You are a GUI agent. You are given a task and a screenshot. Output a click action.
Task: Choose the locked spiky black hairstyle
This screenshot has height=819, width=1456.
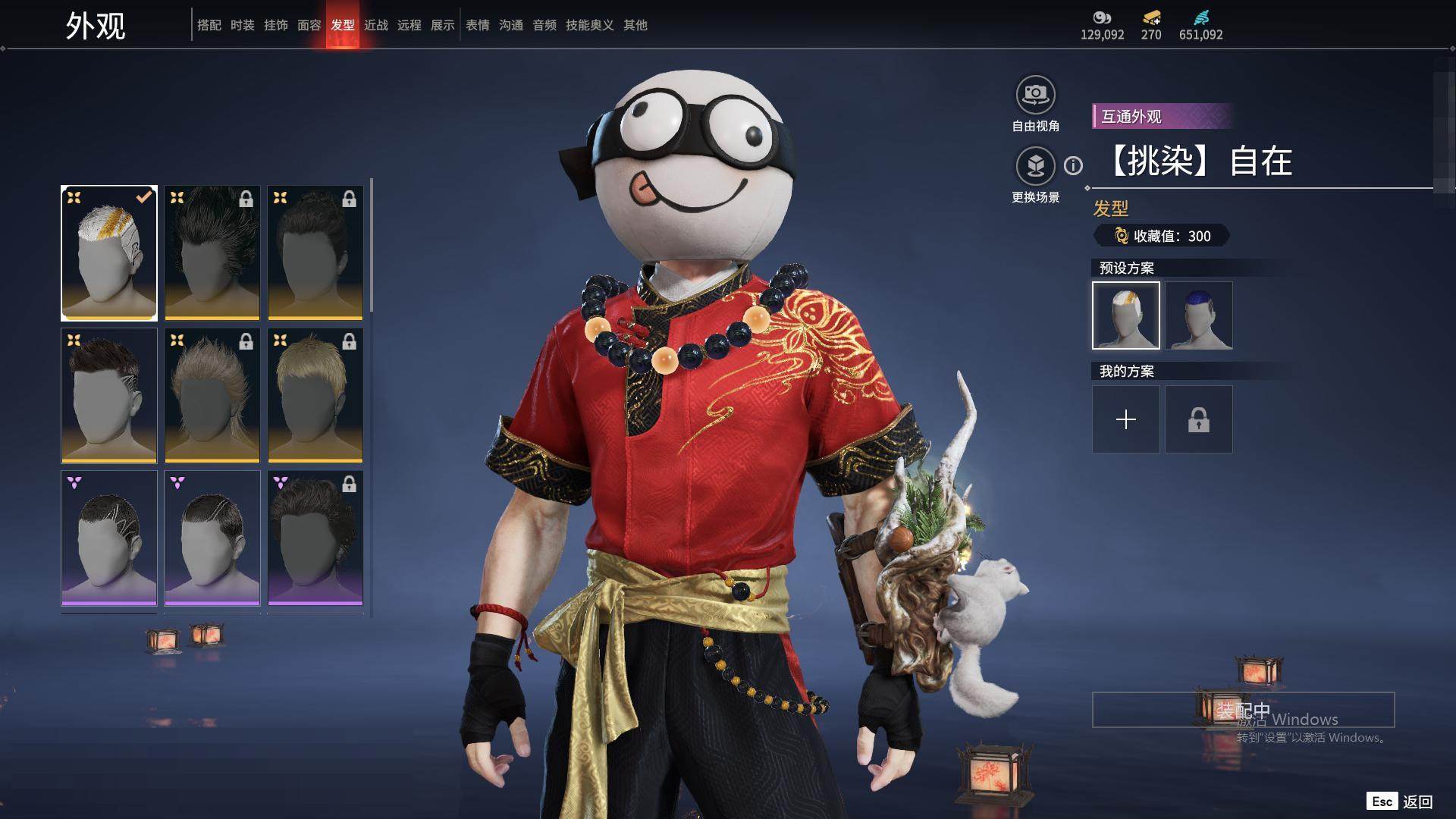click(212, 253)
